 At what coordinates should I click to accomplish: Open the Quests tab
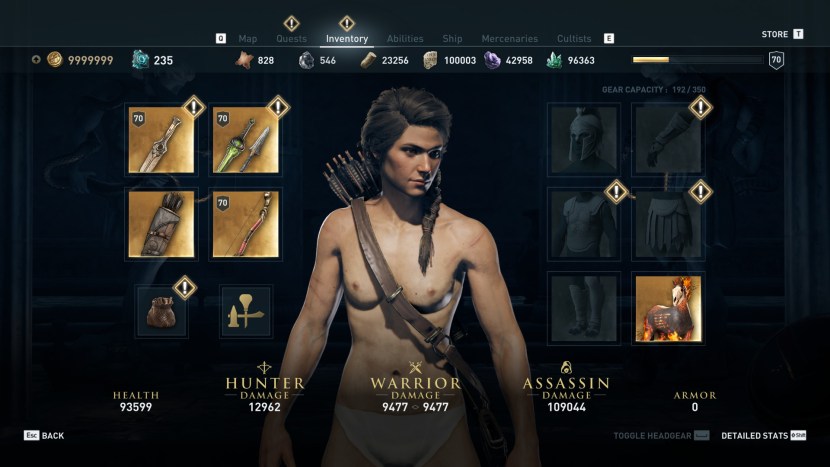(291, 39)
